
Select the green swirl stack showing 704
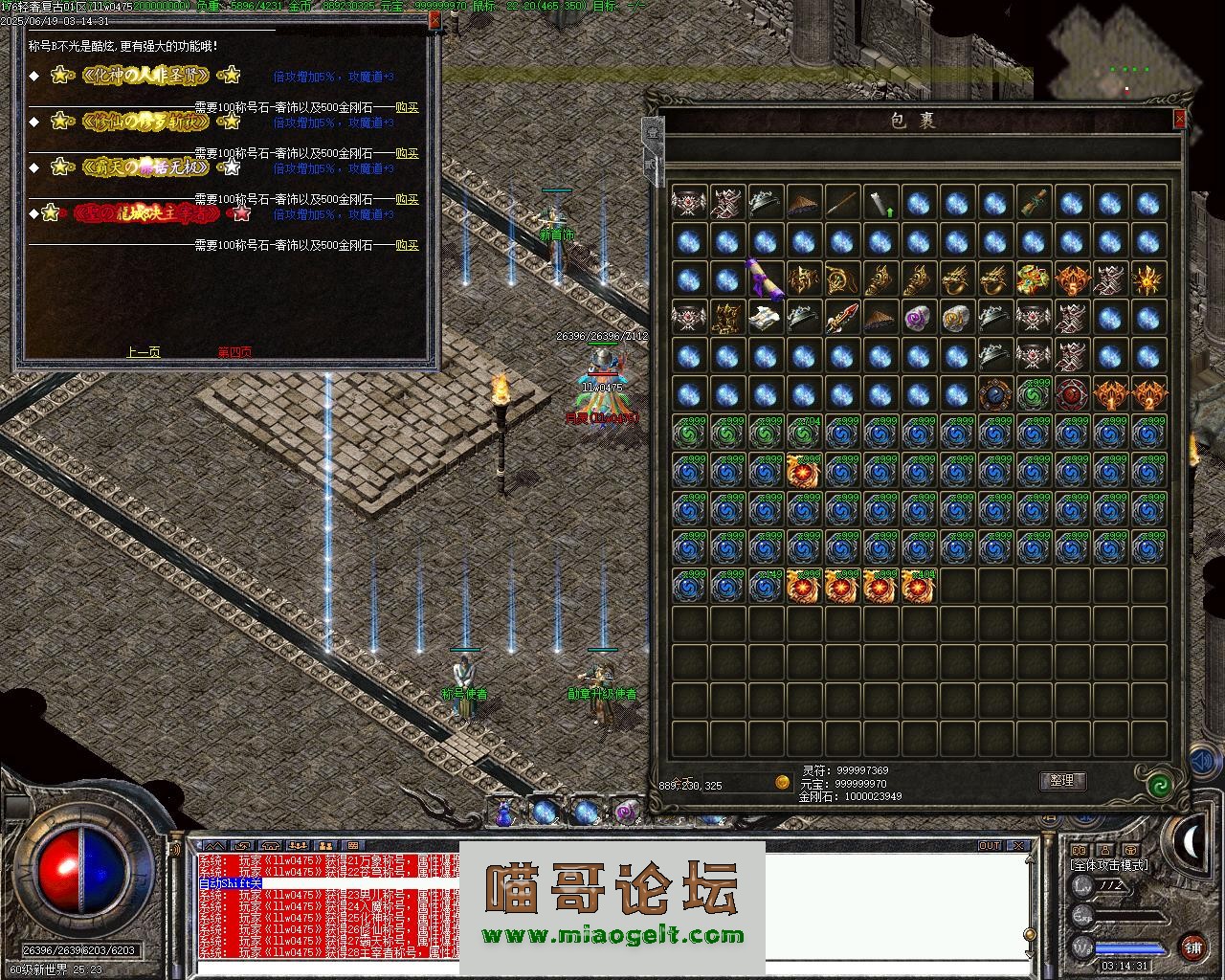pos(803,433)
